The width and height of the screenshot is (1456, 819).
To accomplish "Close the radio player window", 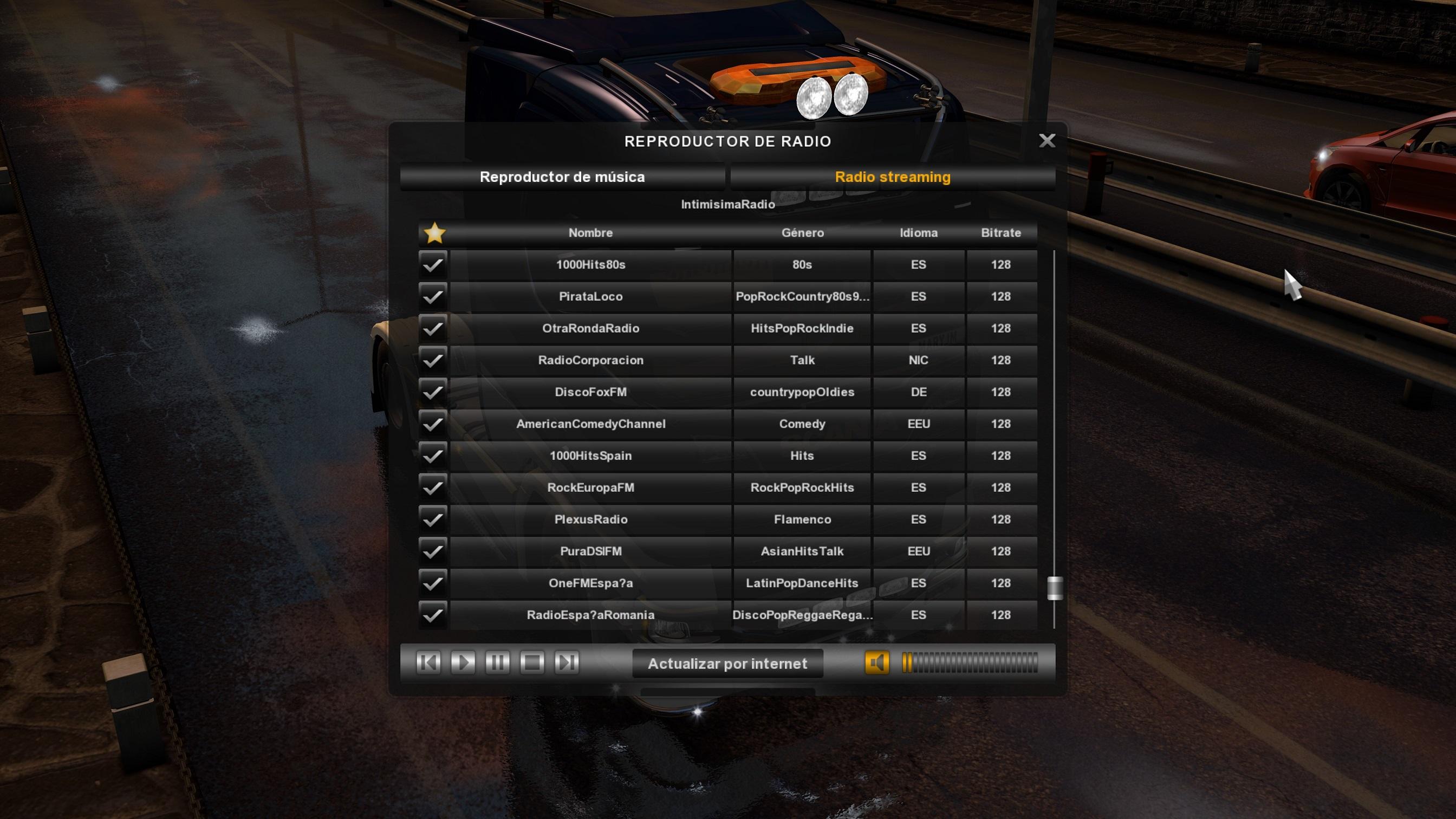I will pyautogui.click(x=1047, y=141).
